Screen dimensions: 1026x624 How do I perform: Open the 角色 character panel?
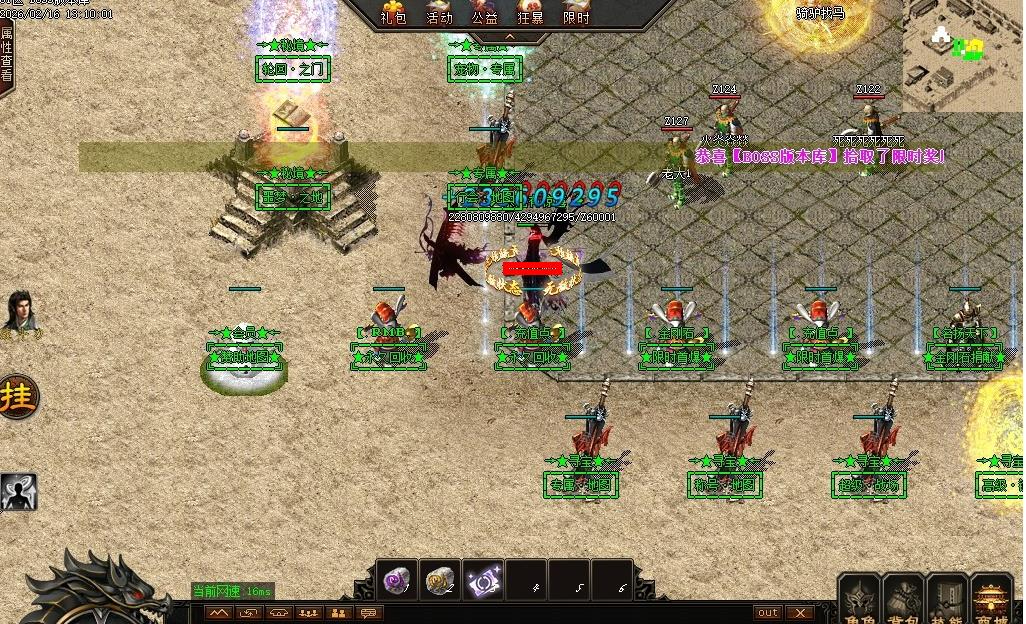(x=860, y=598)
